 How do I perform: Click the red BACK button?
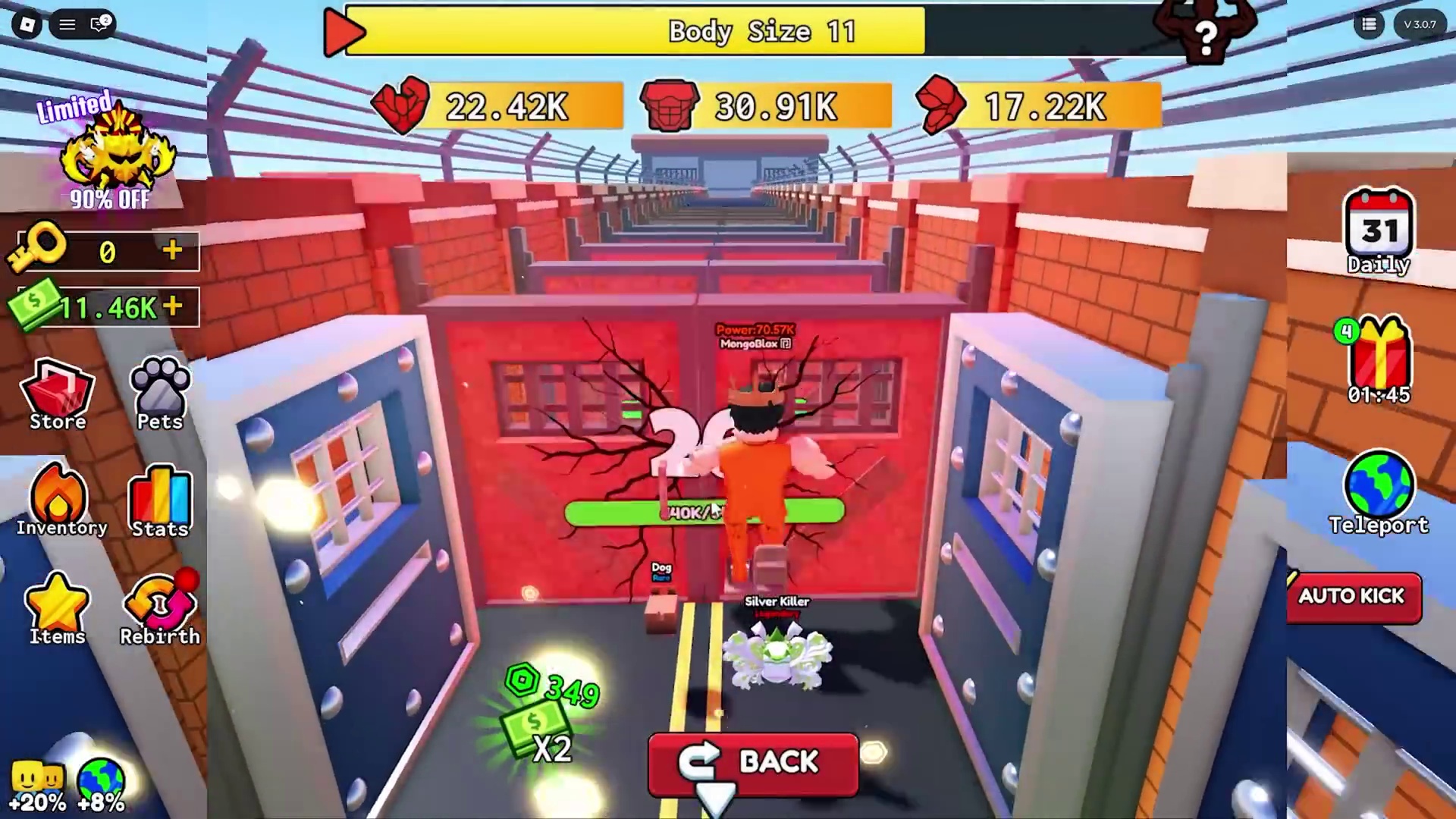coord(753,762)
